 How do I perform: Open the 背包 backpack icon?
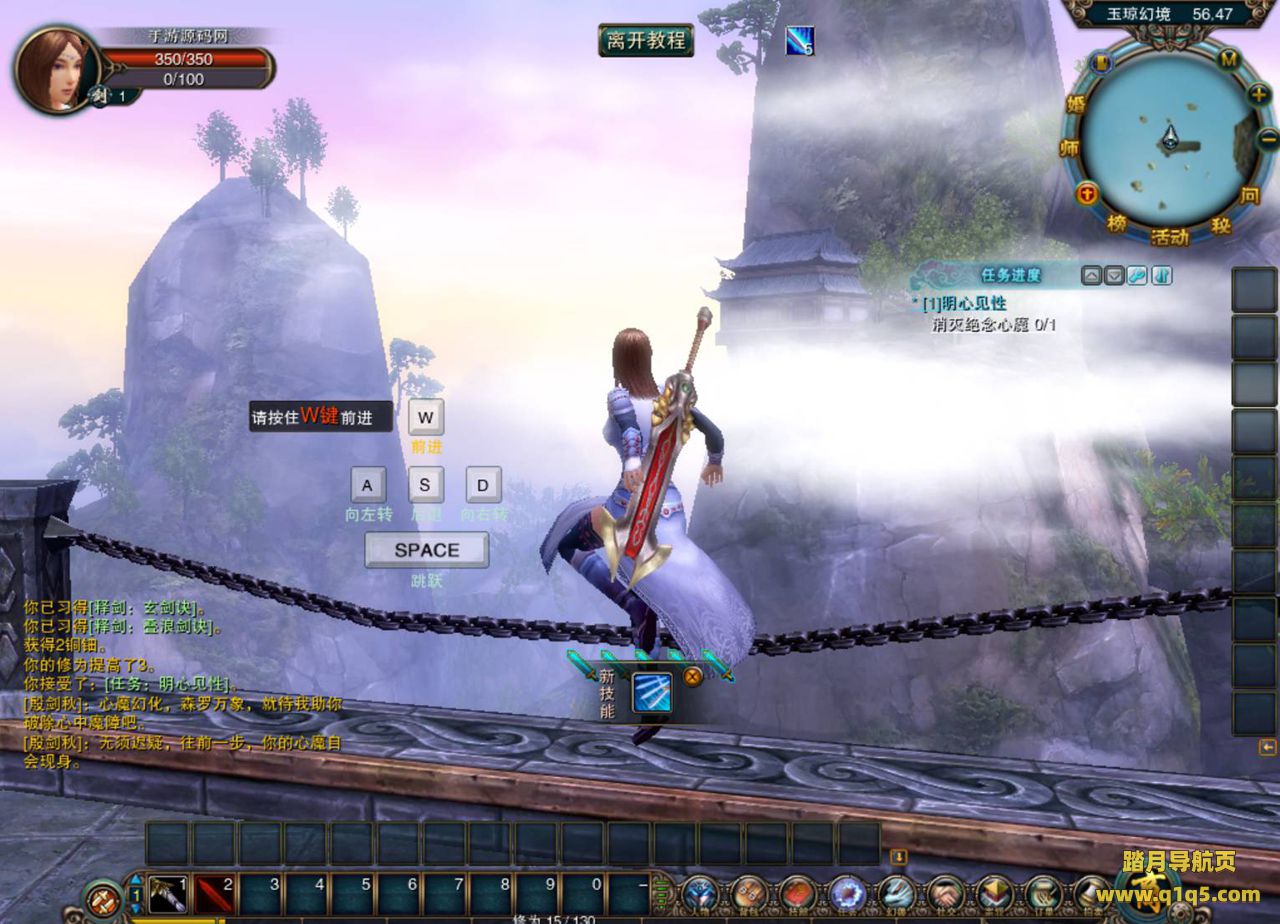749,893
